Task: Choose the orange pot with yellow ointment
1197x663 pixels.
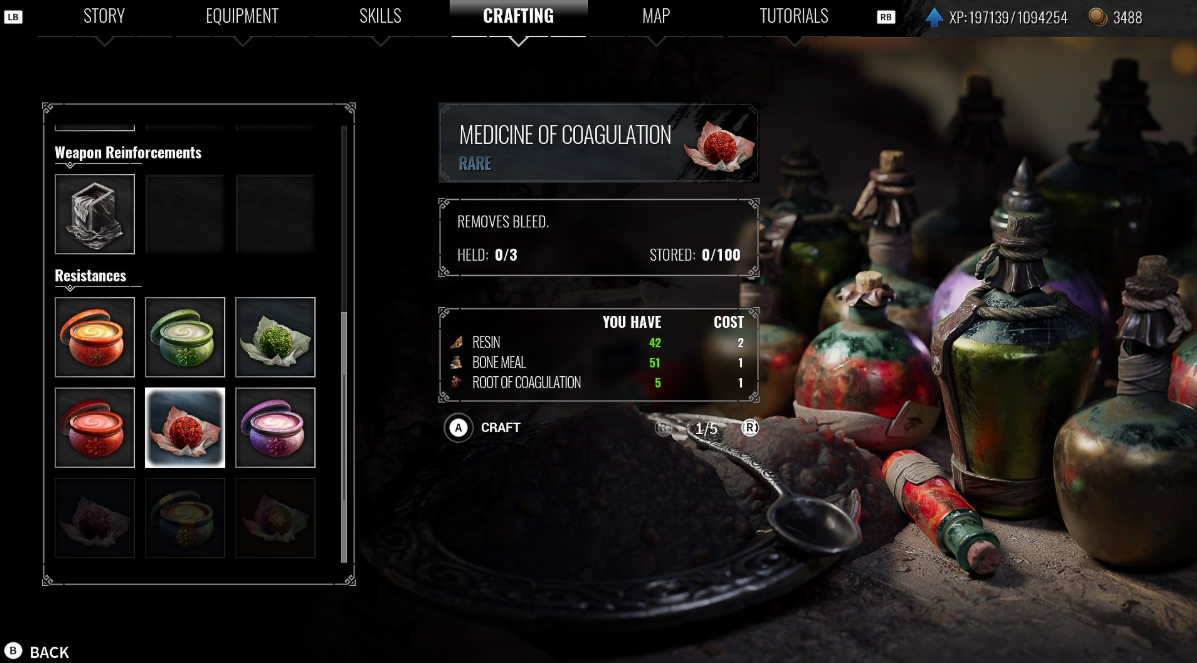Action: [95, 337]
